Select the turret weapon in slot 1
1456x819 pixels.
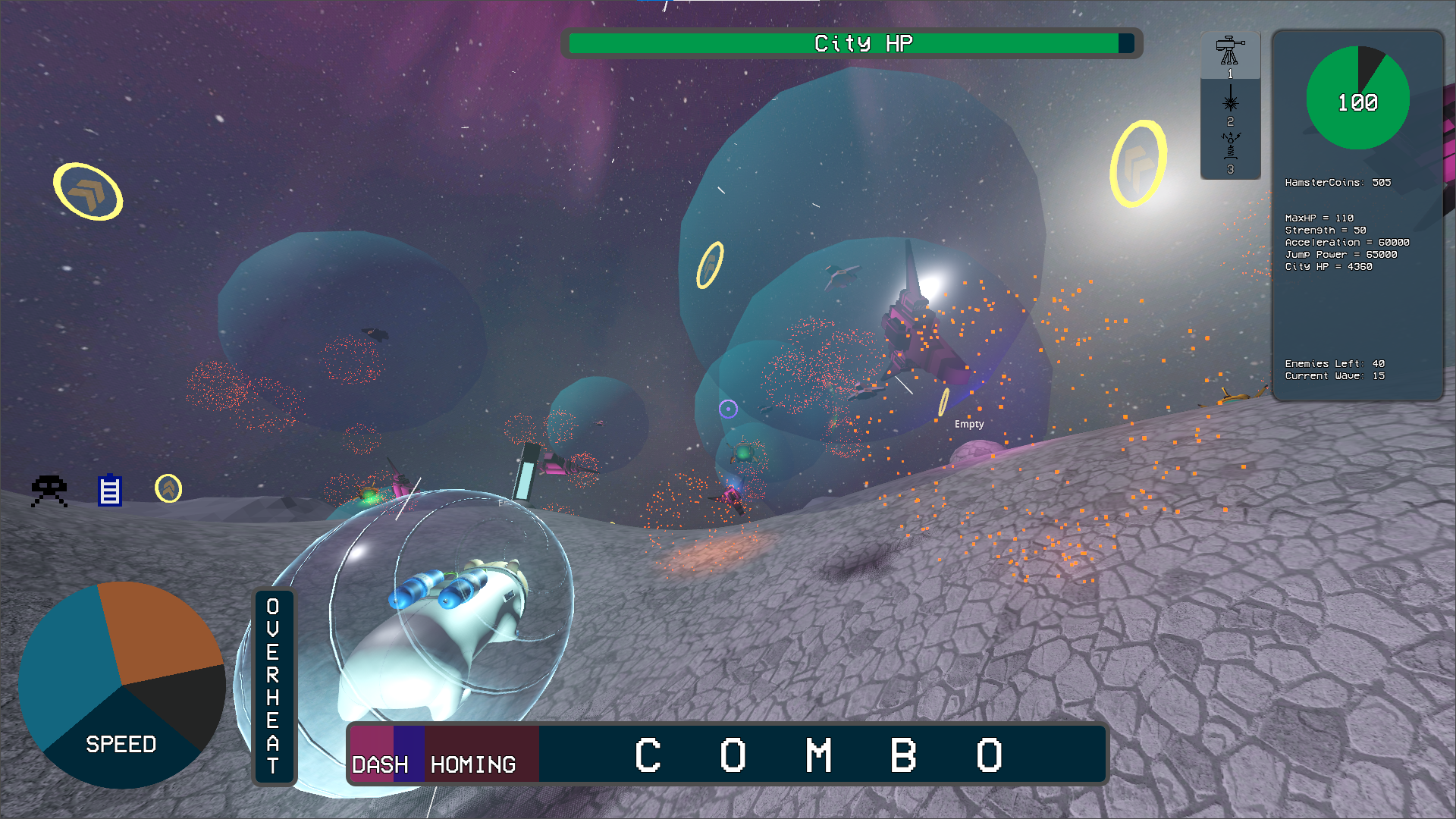[x=1229, y=53]
